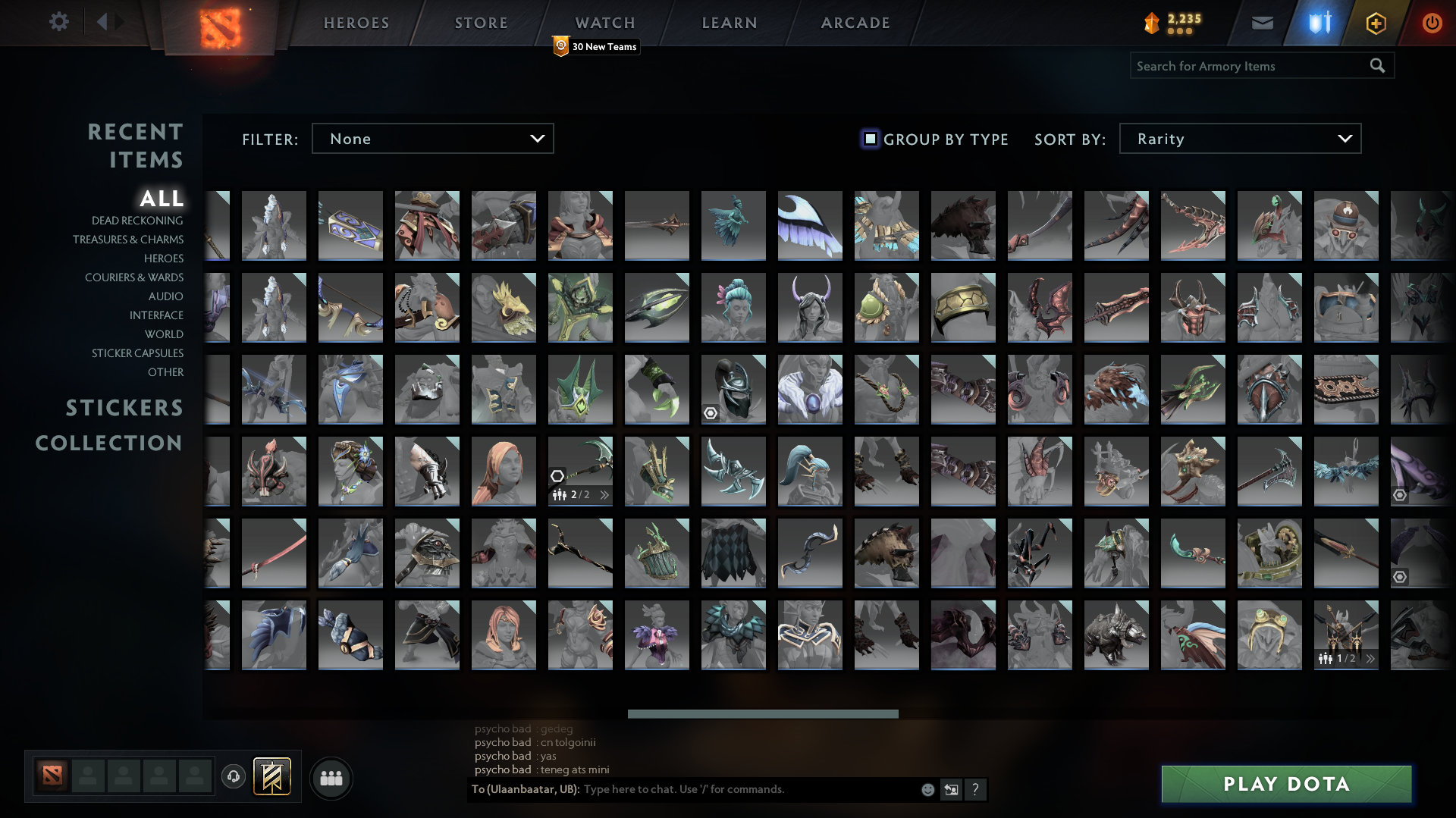1456x818 pixels.
Task: Click inside the chat message input field
Action: tap(720, 789)
